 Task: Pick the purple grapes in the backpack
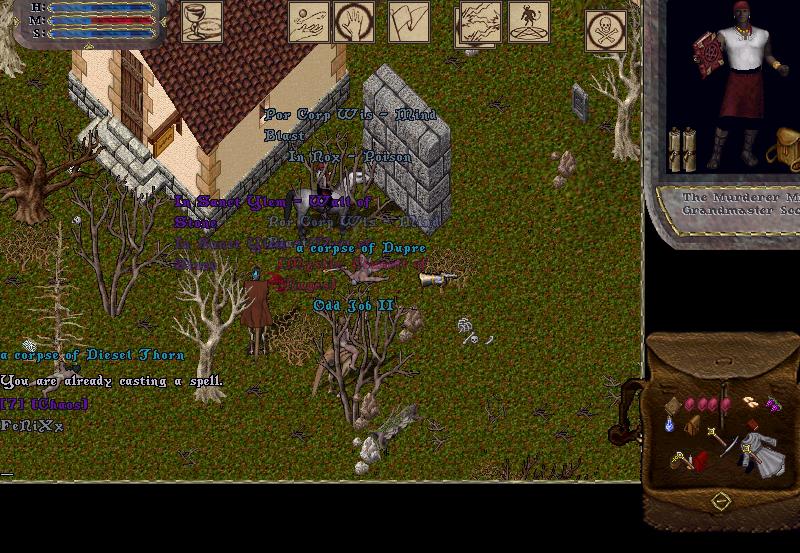[773, 404]
